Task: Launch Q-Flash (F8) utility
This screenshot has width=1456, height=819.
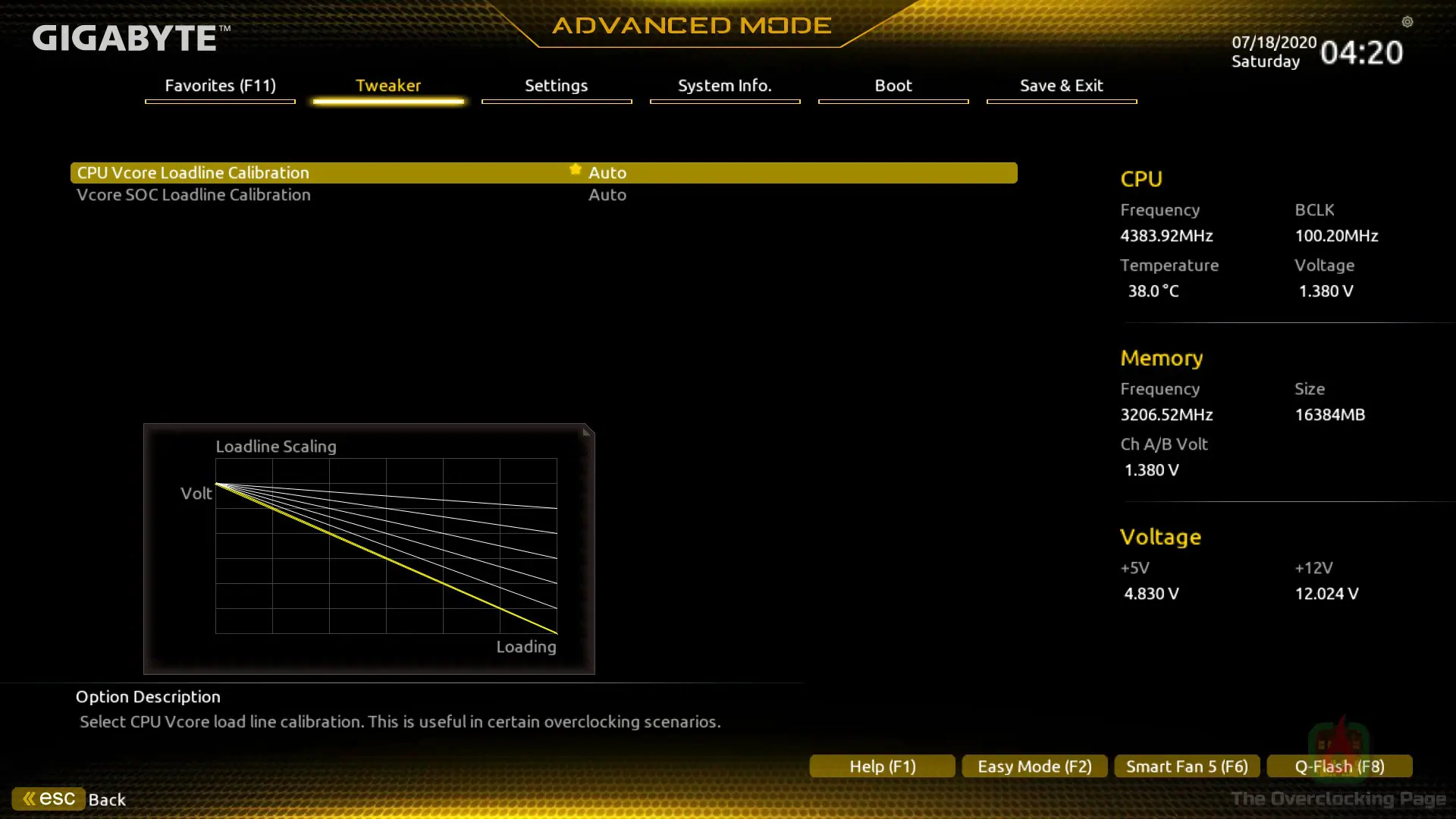Action: pos(1340,766)
